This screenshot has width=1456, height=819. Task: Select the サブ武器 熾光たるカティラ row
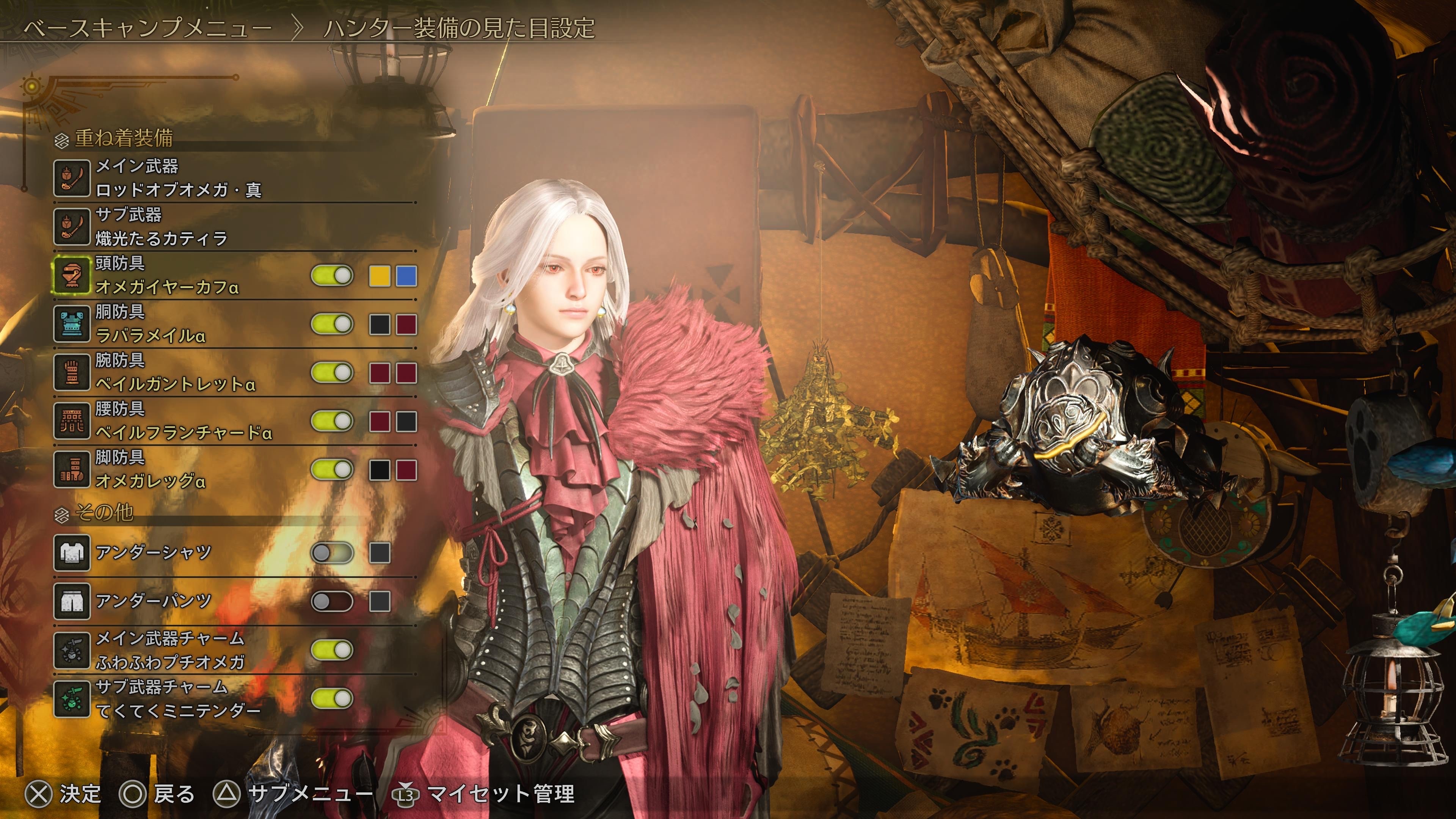pyautogui.click(x=161, y=226)
